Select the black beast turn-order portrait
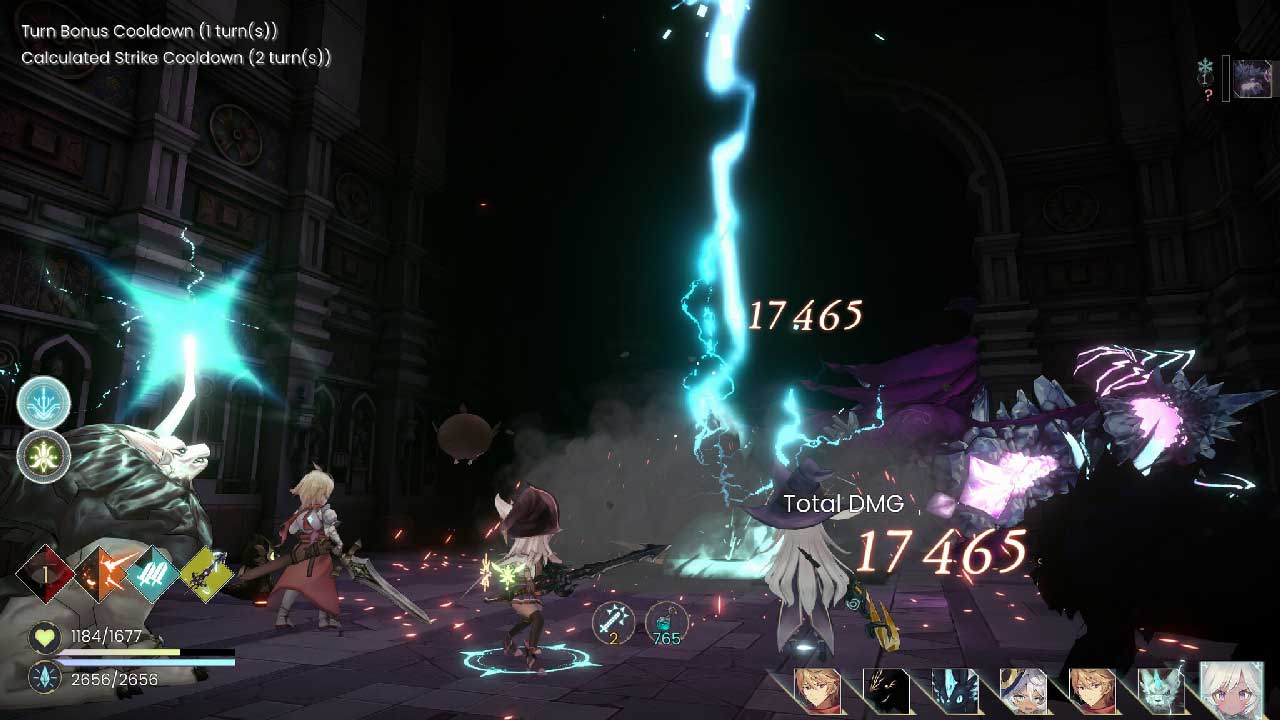 (886, 690)
